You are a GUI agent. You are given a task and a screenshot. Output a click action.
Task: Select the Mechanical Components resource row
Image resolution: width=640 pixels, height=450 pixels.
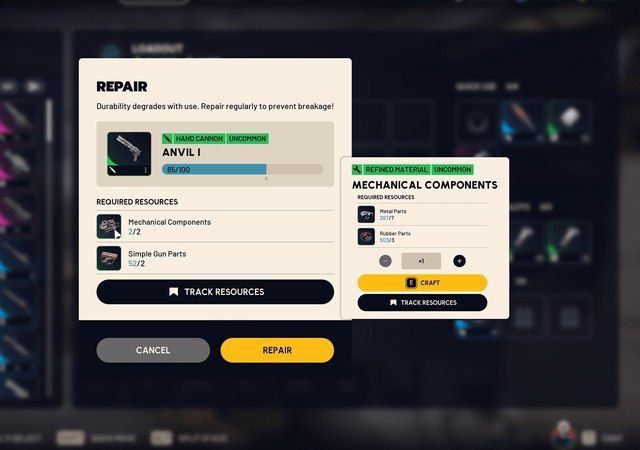[215, 227]
